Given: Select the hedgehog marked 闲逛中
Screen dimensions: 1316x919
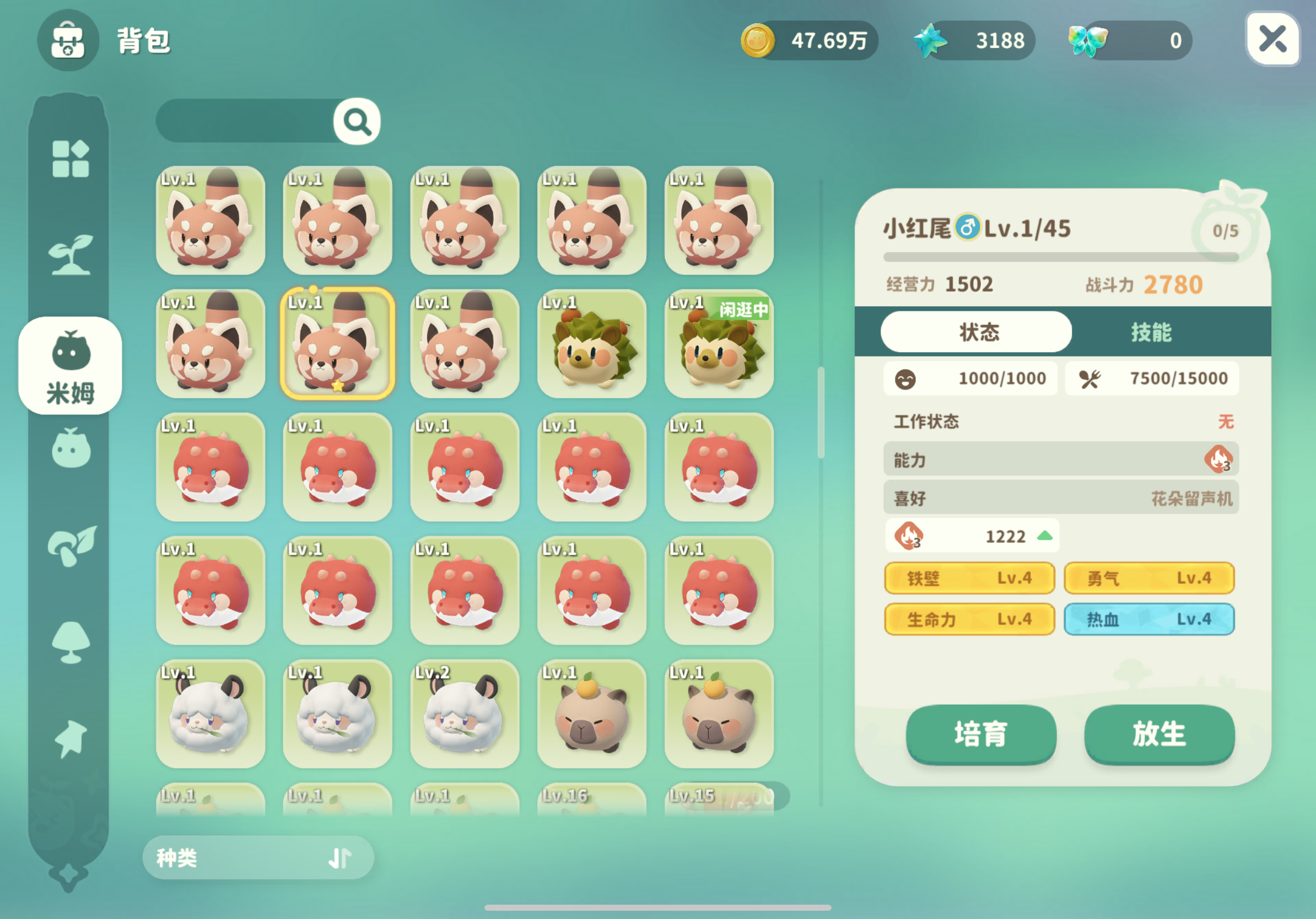Looking at the screenshot, I should click(x=719, y=347).
